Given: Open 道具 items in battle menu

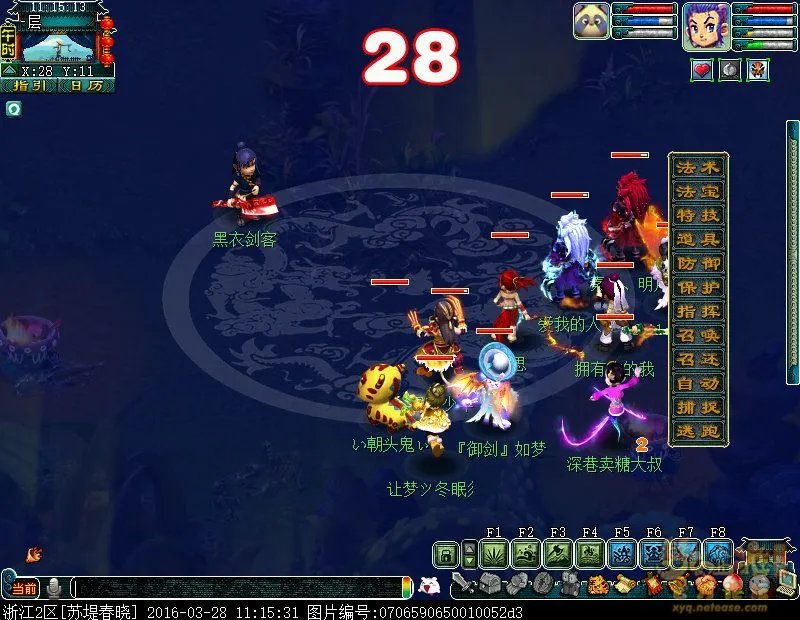Looking at the screenshot, I should (x=697, y=239).
